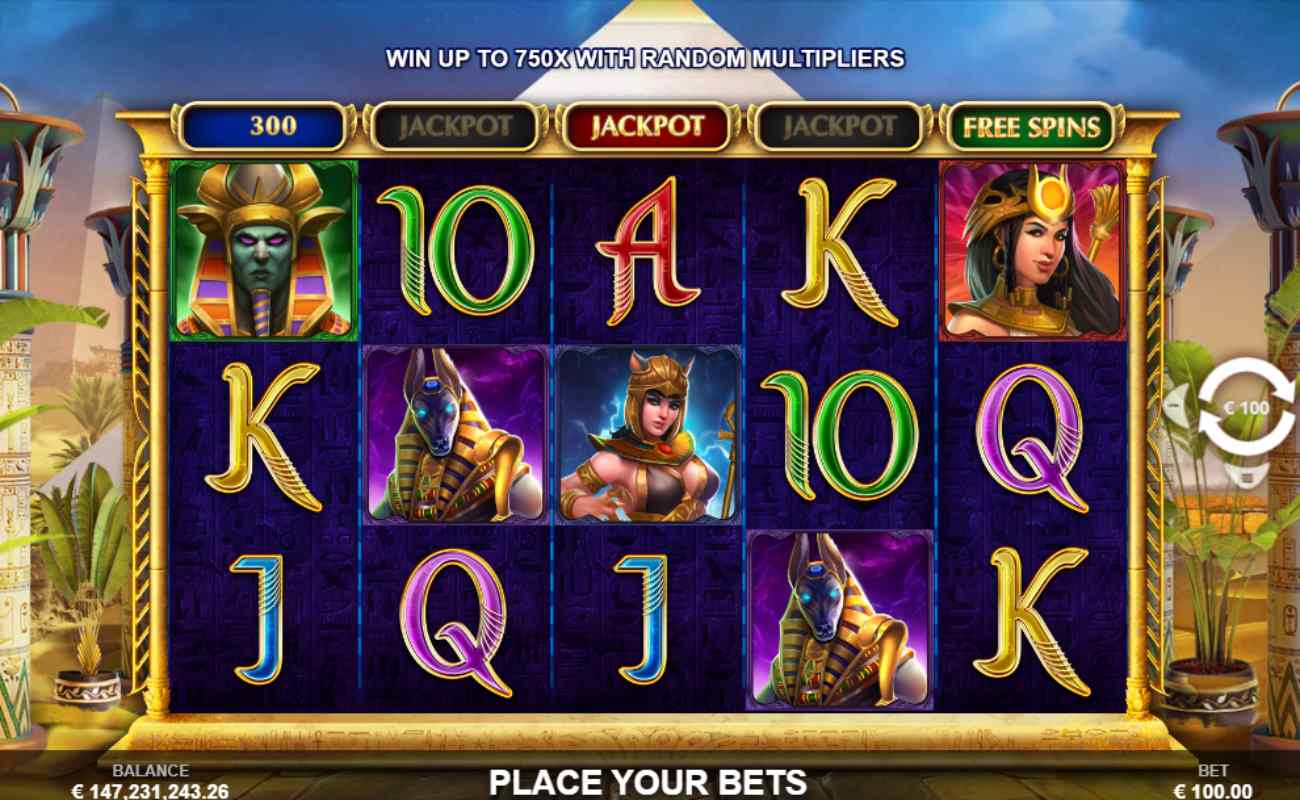
Task: Click the rightmost gray JACKPOT badge
Action: coord(840,128)
